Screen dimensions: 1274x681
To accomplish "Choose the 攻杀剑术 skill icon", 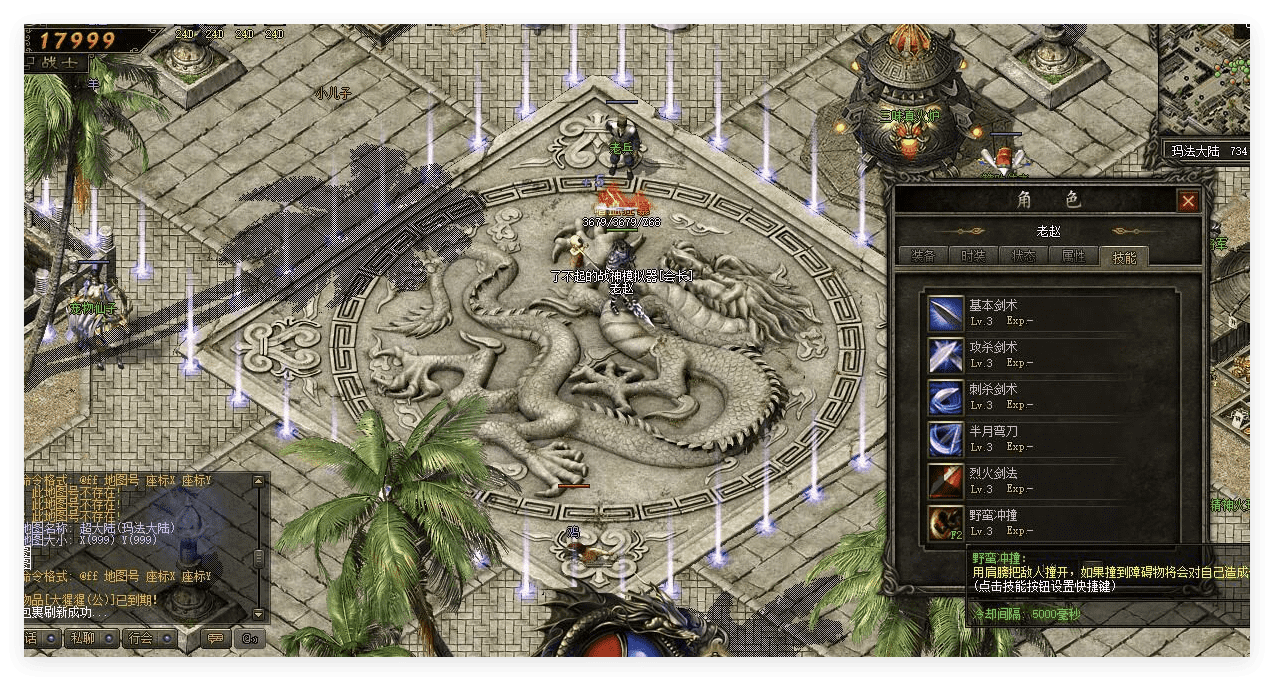I will 945,355.
